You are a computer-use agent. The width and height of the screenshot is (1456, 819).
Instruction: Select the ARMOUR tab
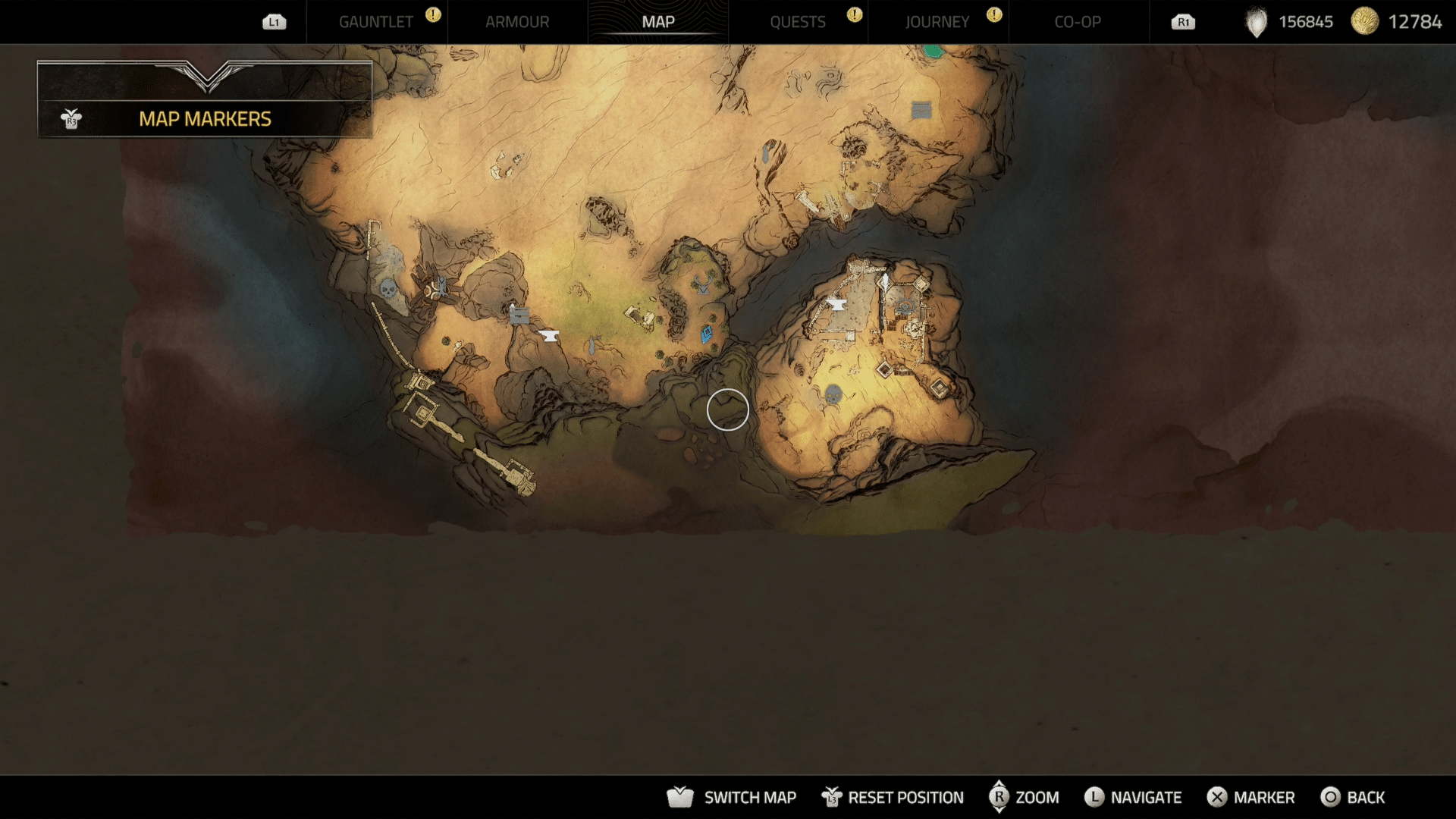tap(518, 22)
